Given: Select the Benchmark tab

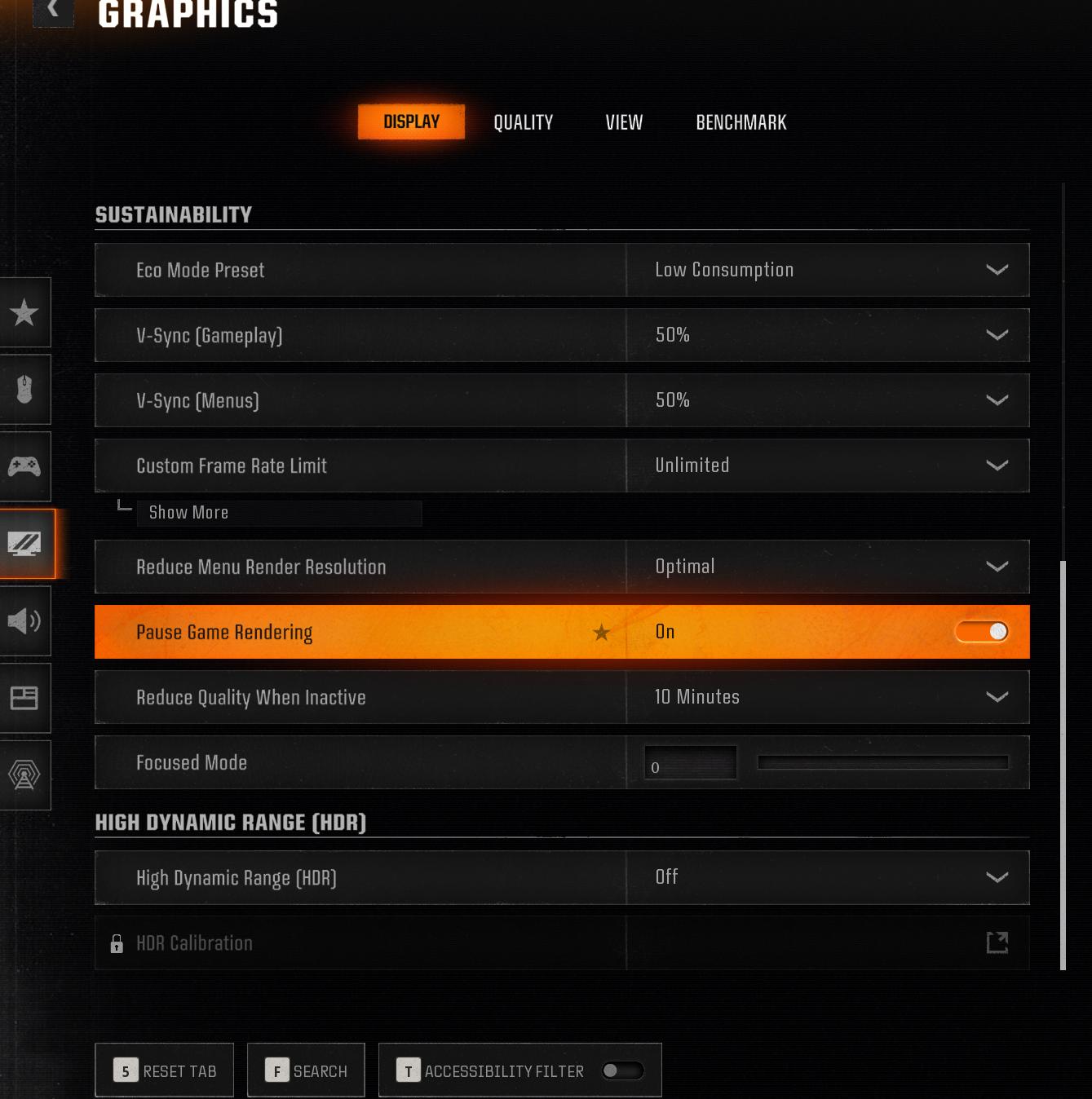Looking at the screenshot, I should [741, 122].
